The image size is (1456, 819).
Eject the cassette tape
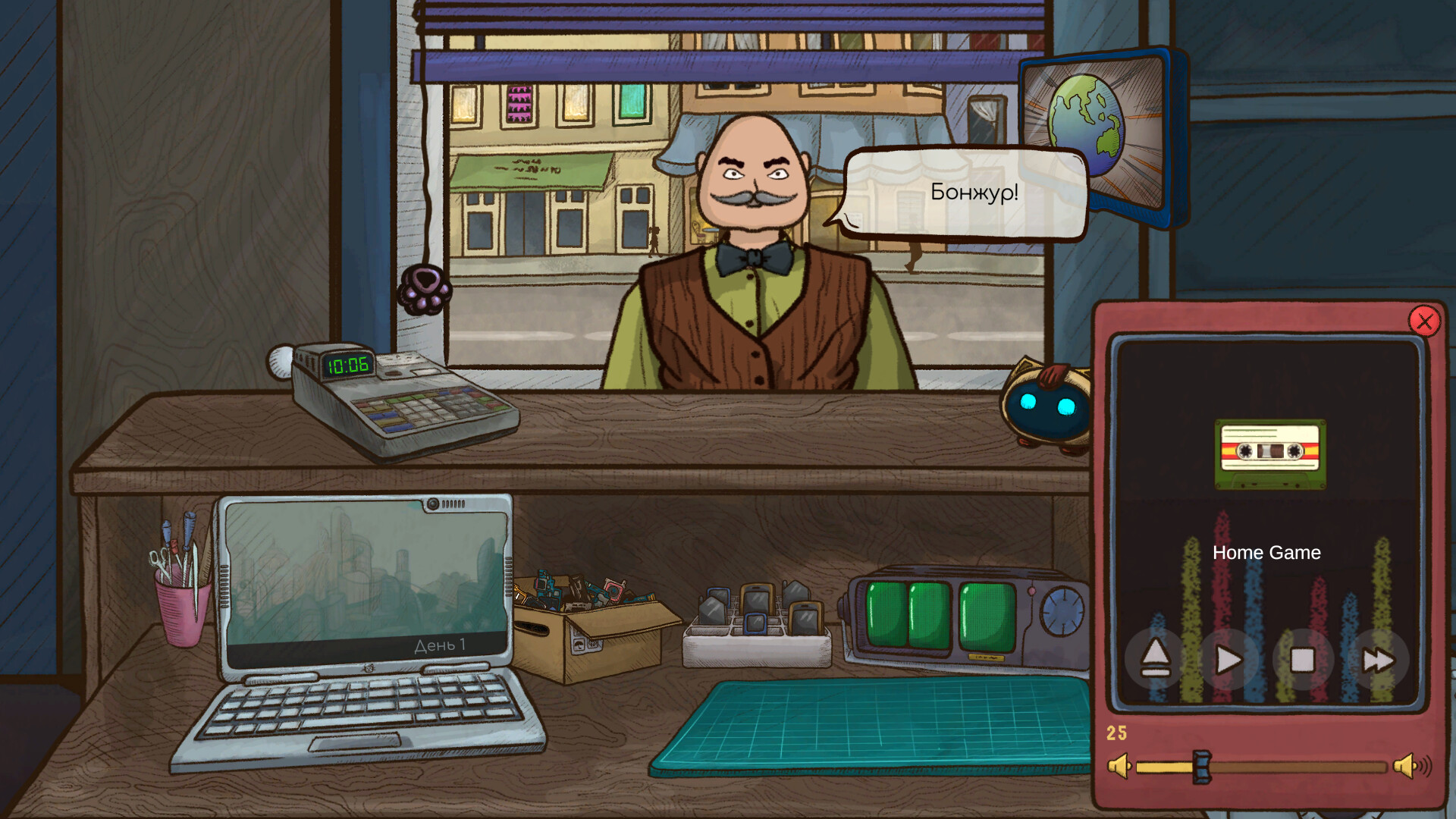pyautogui.click(x=1155, y=658)
